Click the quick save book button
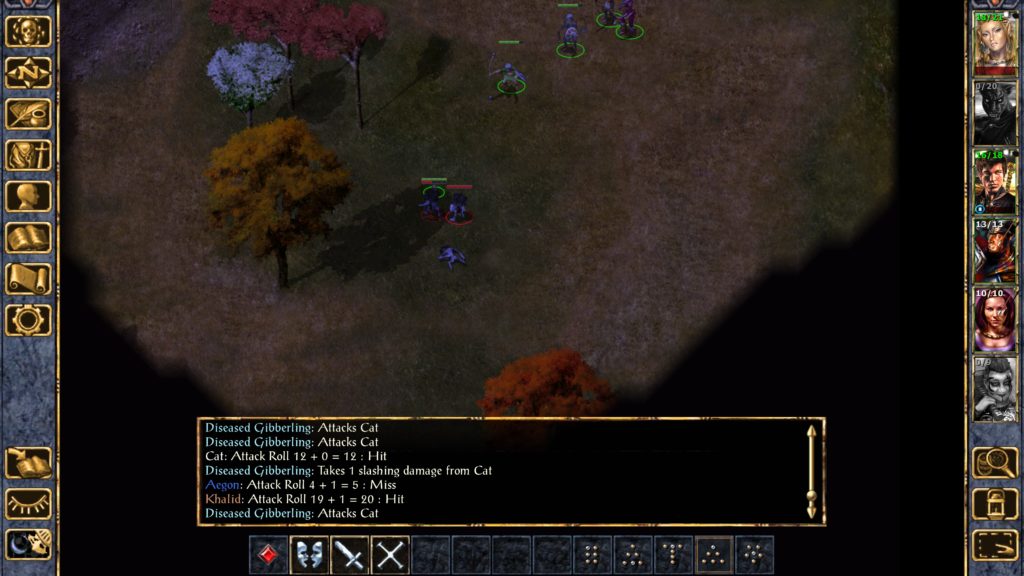This screenshot has height=576, width=1024. tap(28, 462)
